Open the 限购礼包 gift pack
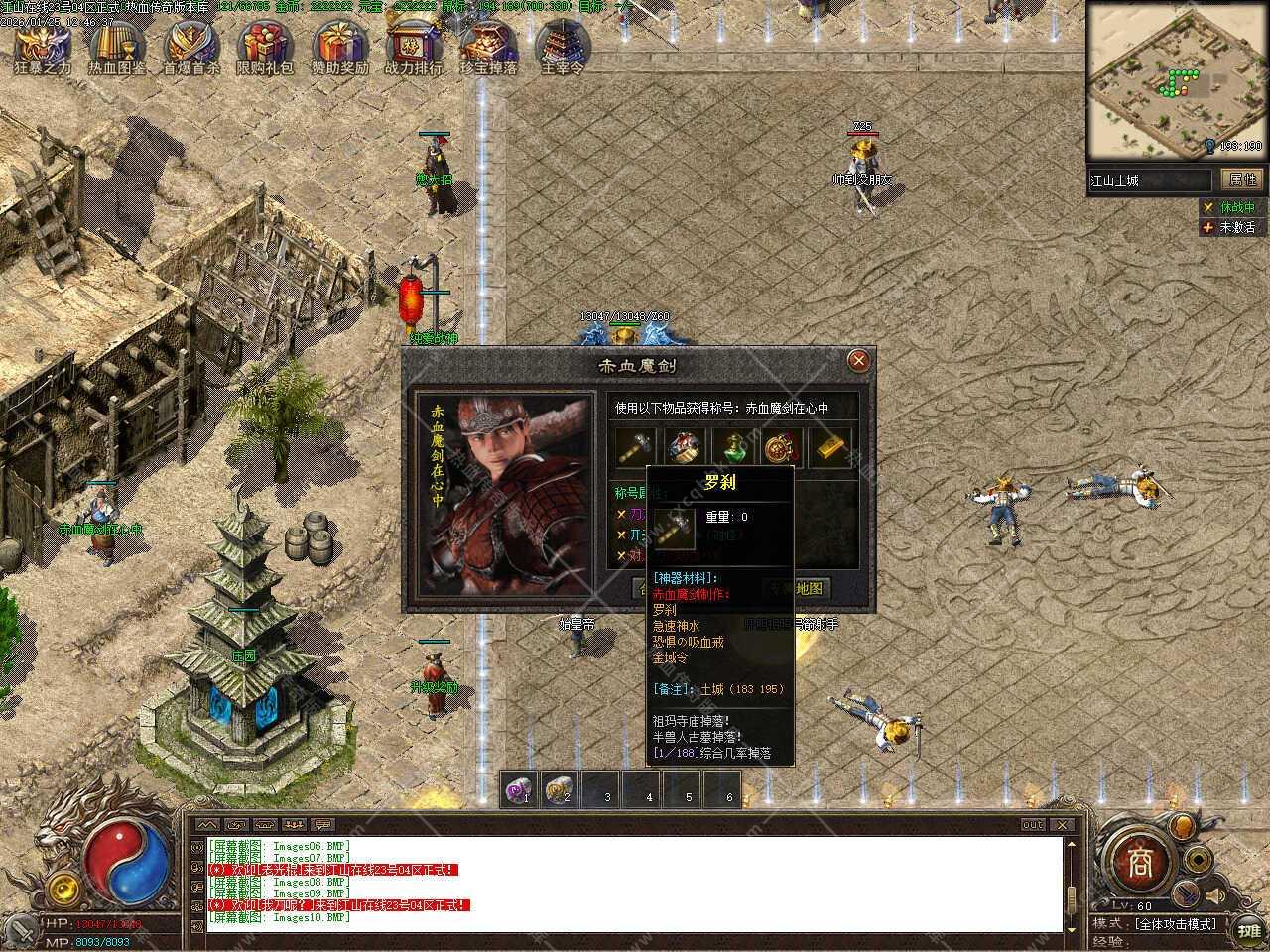 (x=265, y=45)
